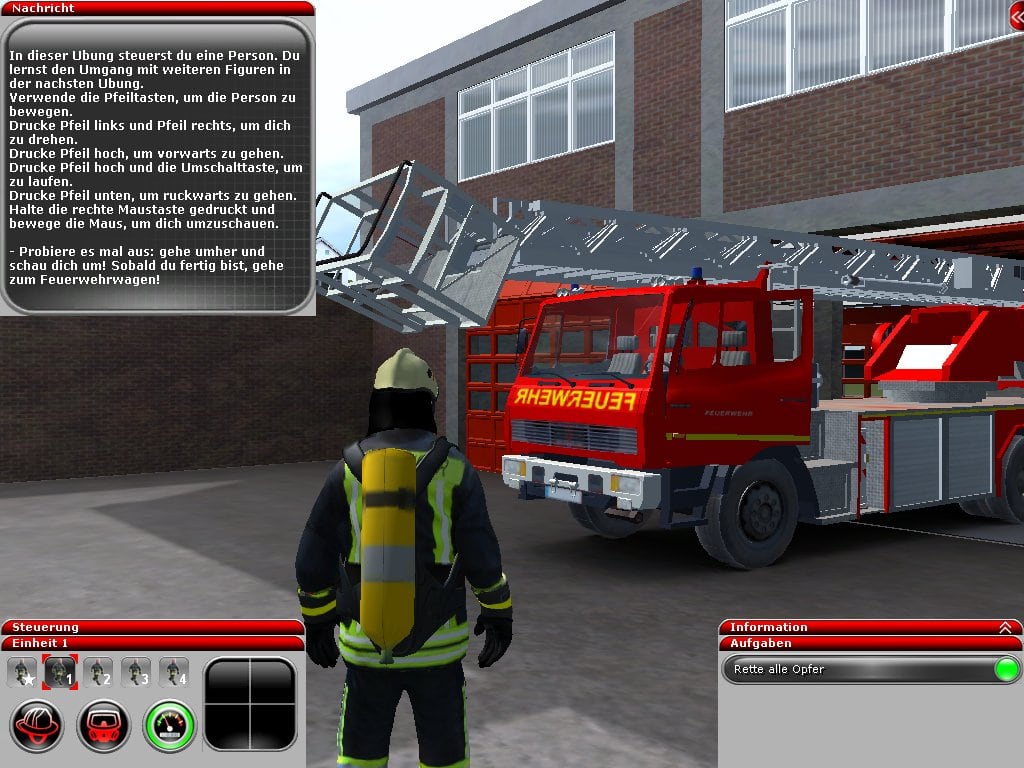This screenshot has width=1024, height=768.
Task: Select the firefighter unit marked with a star
Action: pos(21,672)
